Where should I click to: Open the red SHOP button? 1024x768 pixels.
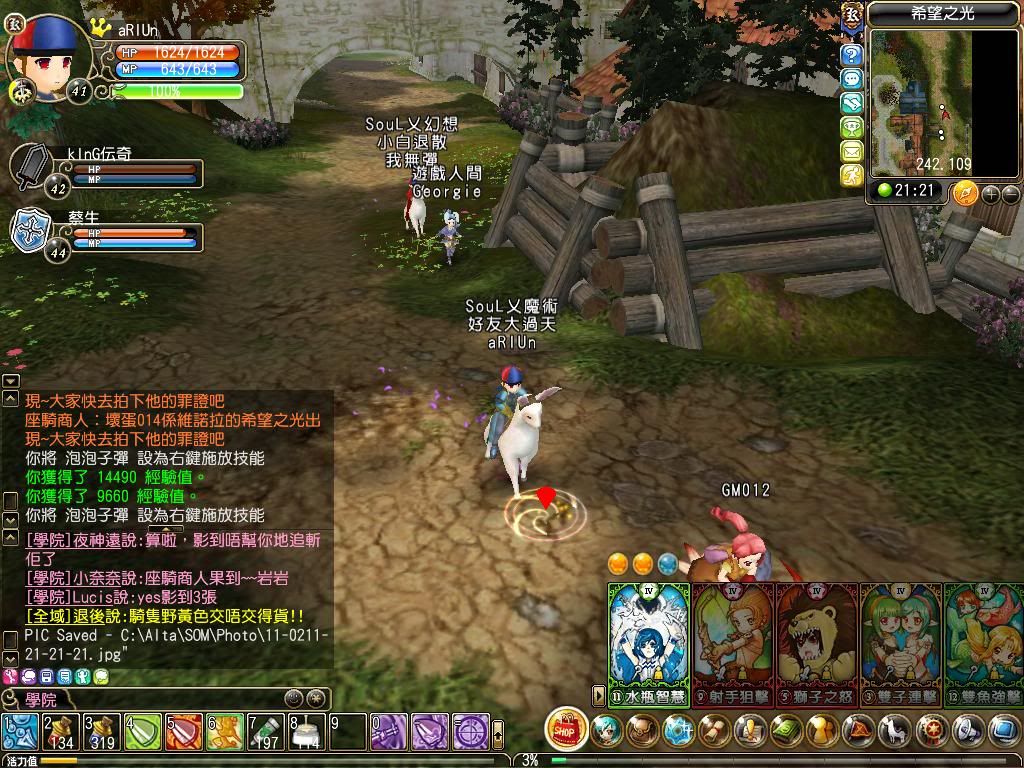coord(566,729)
